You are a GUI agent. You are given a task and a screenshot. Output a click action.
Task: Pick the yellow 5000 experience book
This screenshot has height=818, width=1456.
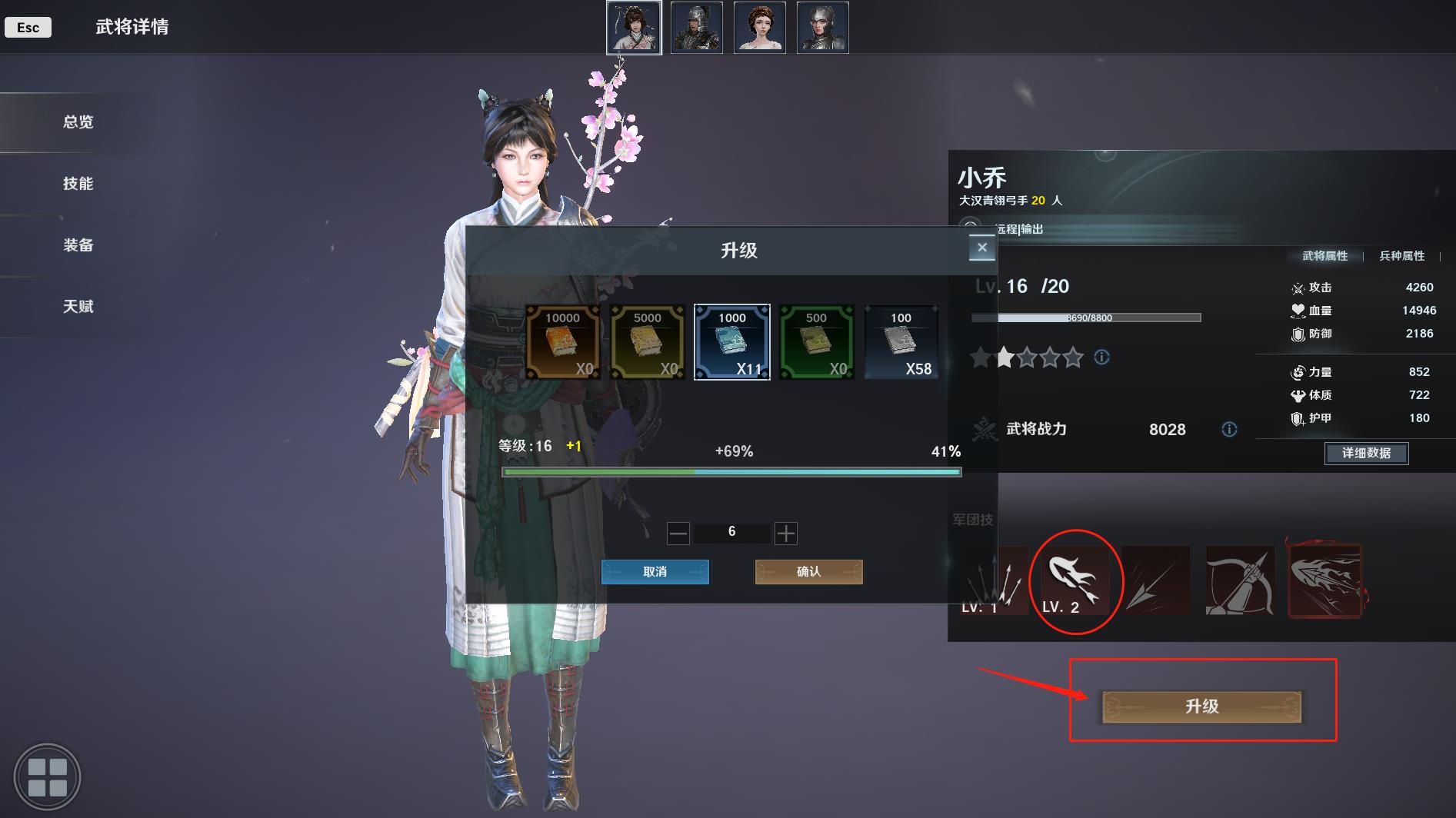647,342
